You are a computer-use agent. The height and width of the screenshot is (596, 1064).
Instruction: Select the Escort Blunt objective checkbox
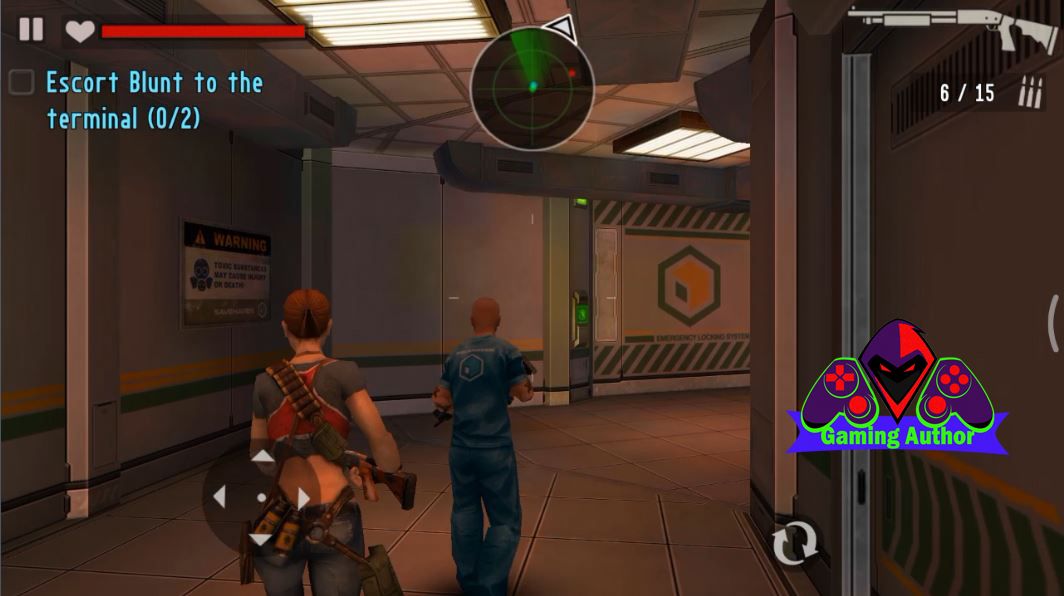21,83
